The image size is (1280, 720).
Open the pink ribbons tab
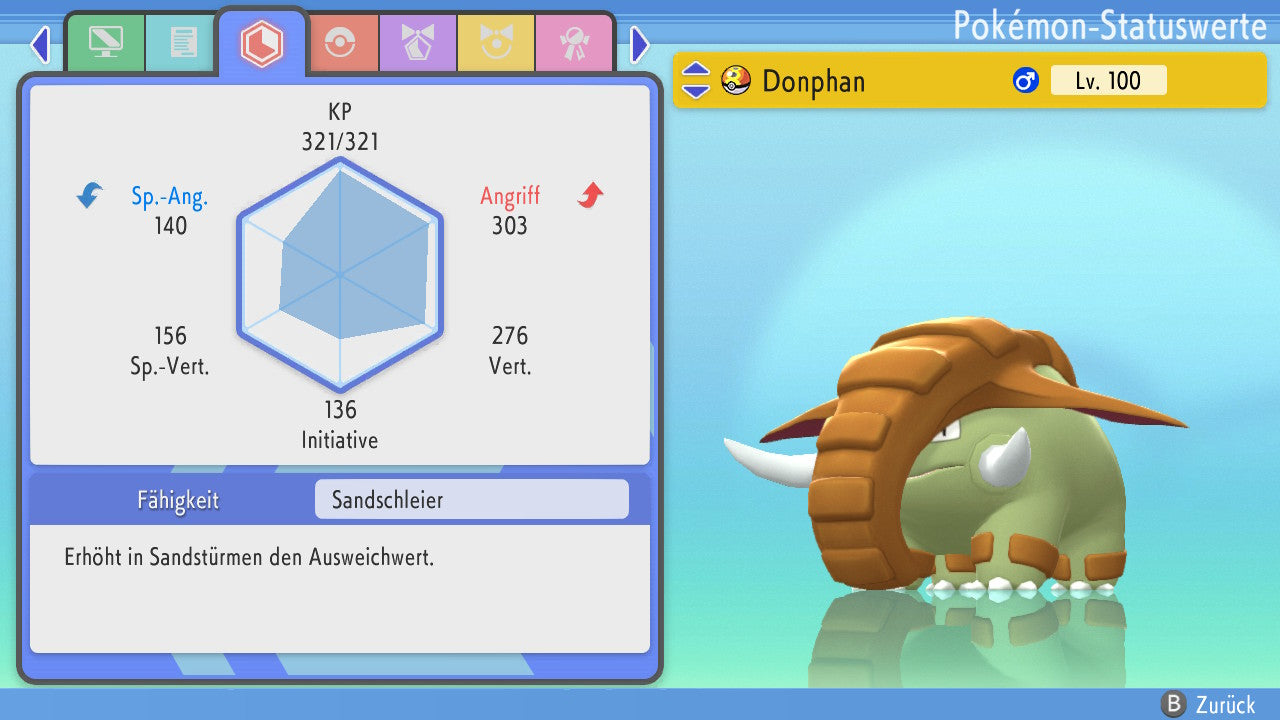(x=574, y=43)
